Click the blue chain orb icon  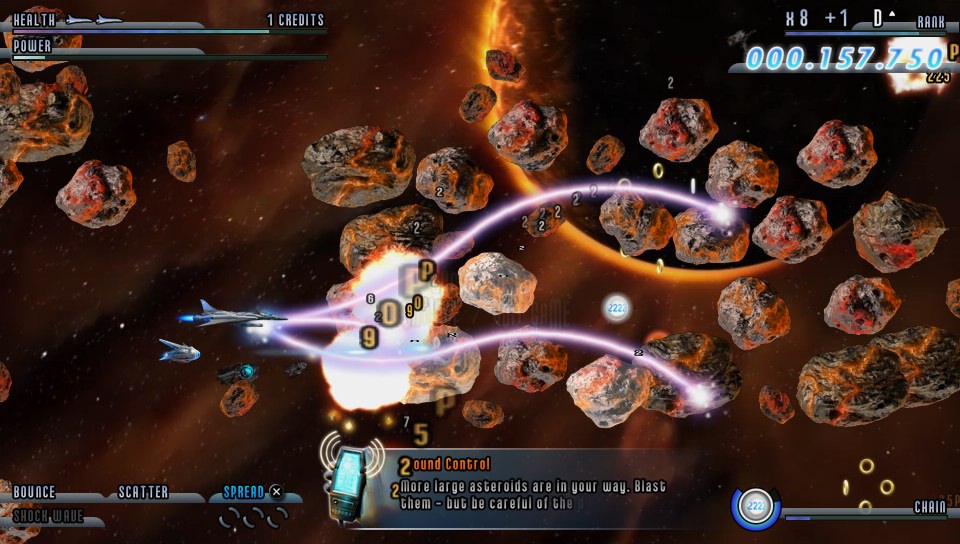759,505
